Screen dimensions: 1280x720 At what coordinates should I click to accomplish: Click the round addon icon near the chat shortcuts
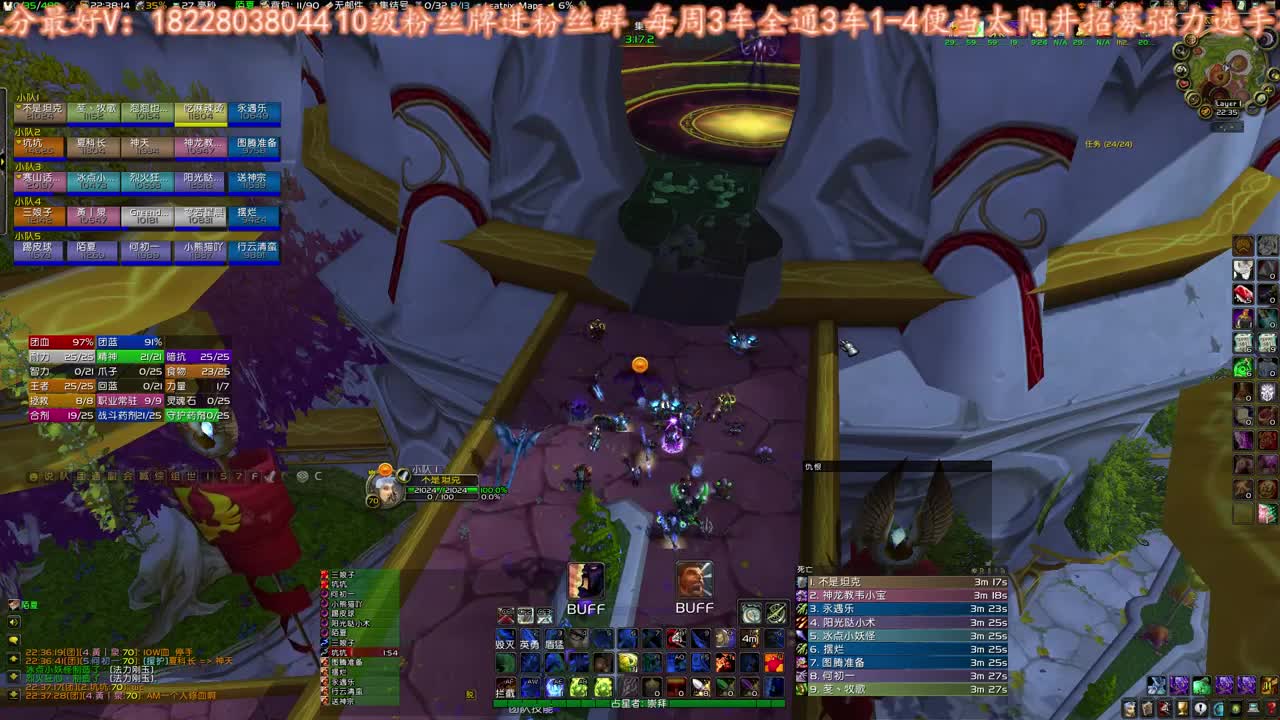[301, 476]
